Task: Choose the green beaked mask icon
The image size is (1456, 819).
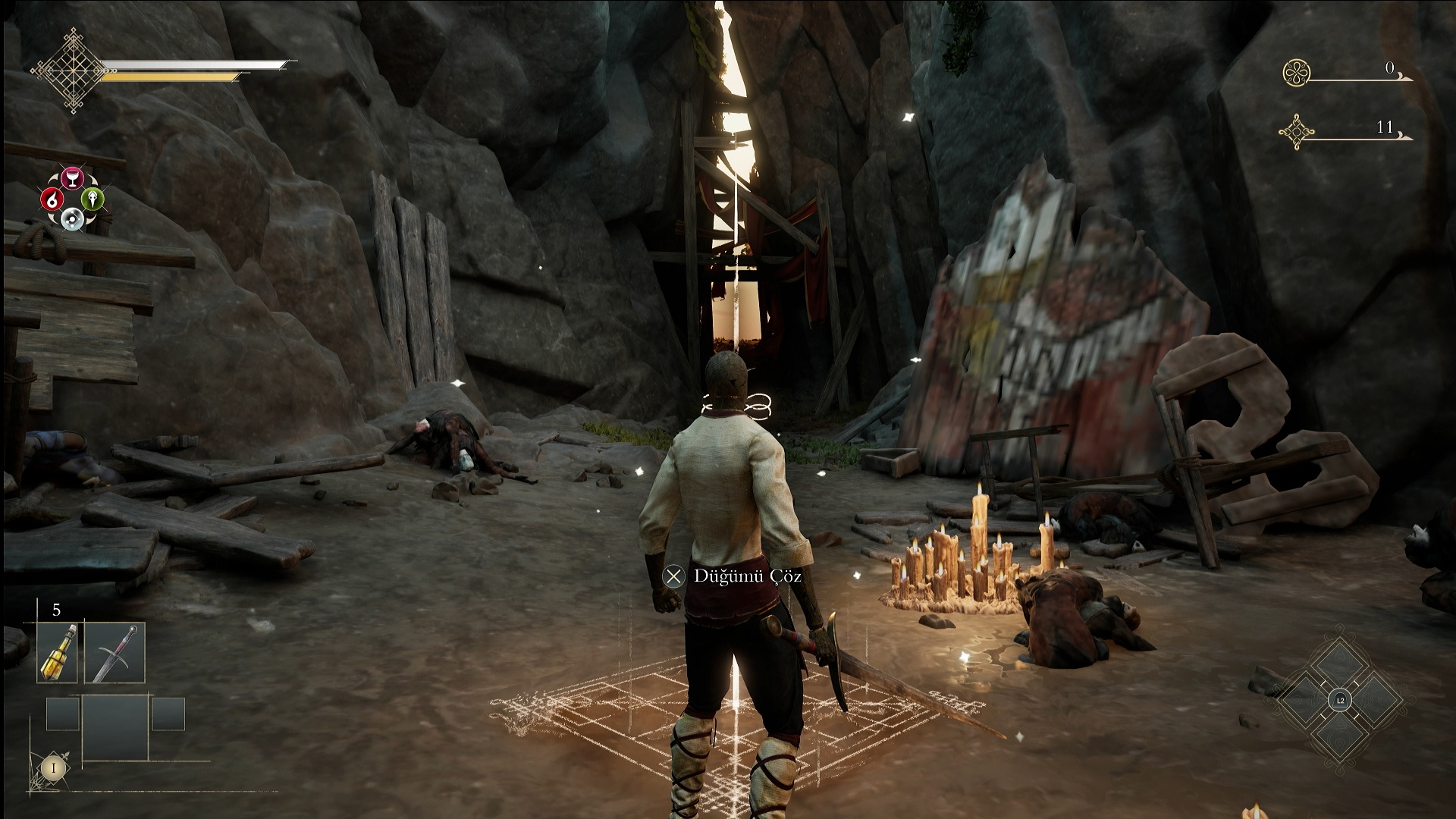Action: (x=92, y=199)
